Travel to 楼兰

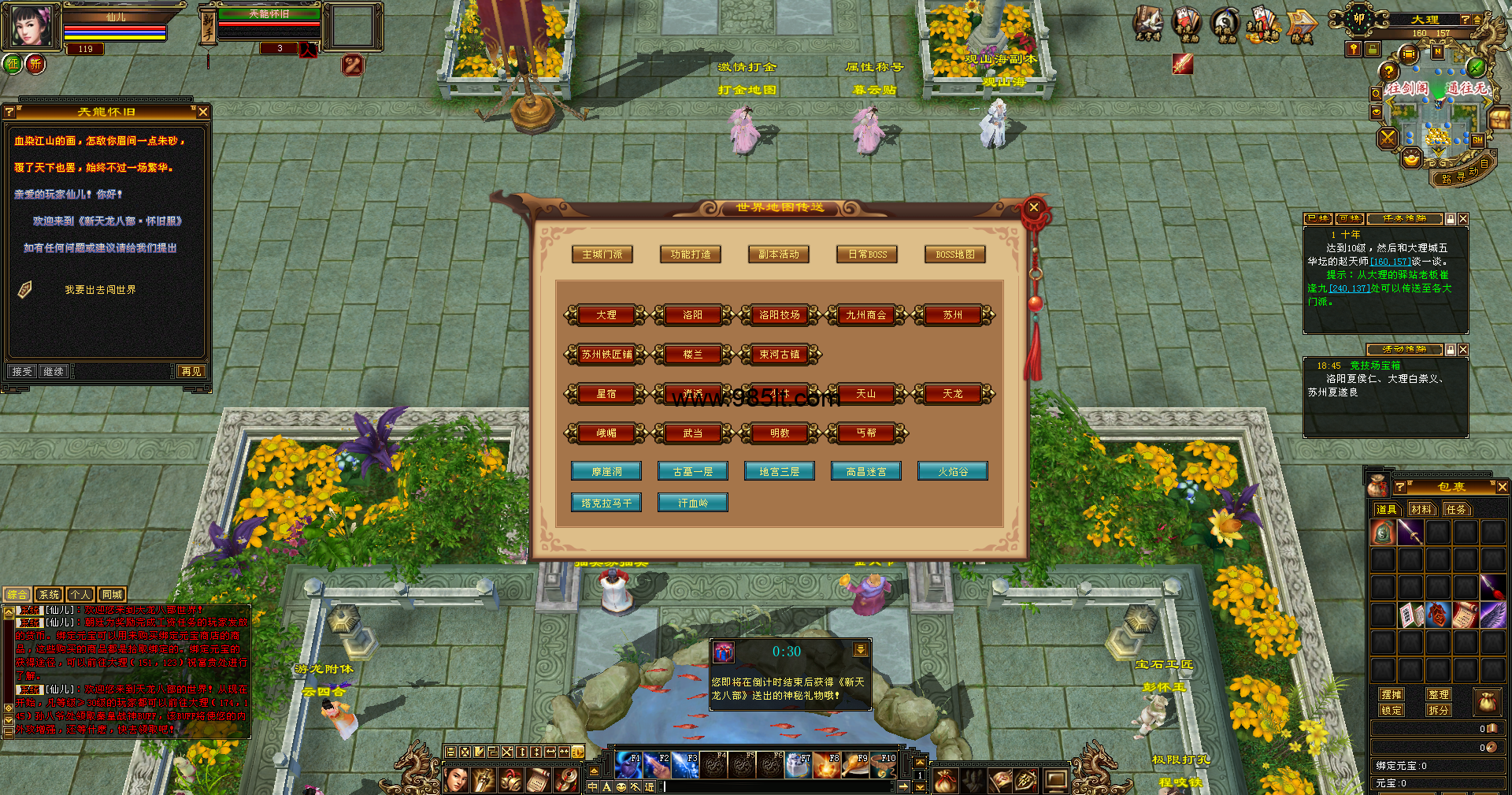click(692, 355)
